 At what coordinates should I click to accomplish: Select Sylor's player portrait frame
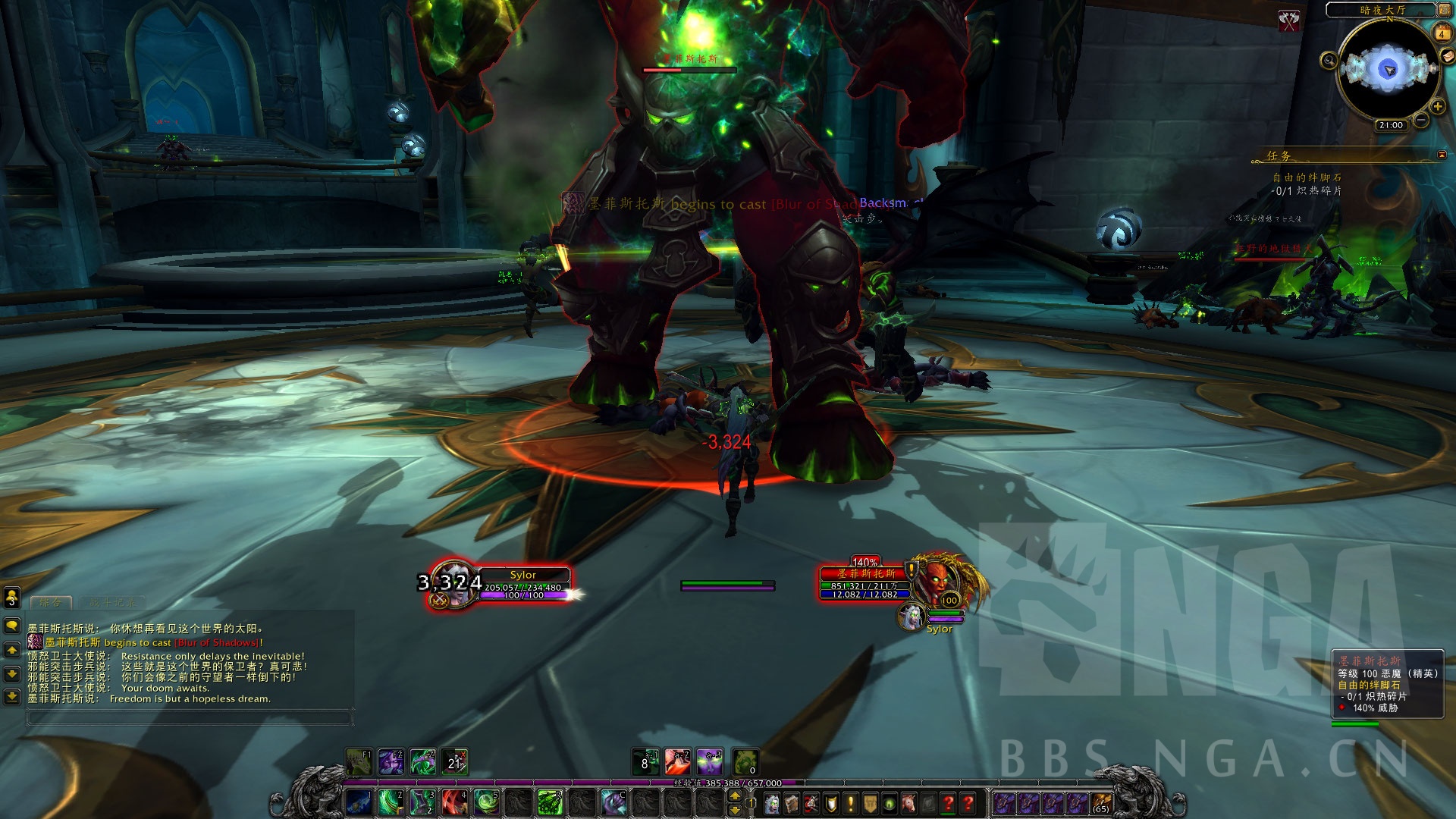(453, 585)
